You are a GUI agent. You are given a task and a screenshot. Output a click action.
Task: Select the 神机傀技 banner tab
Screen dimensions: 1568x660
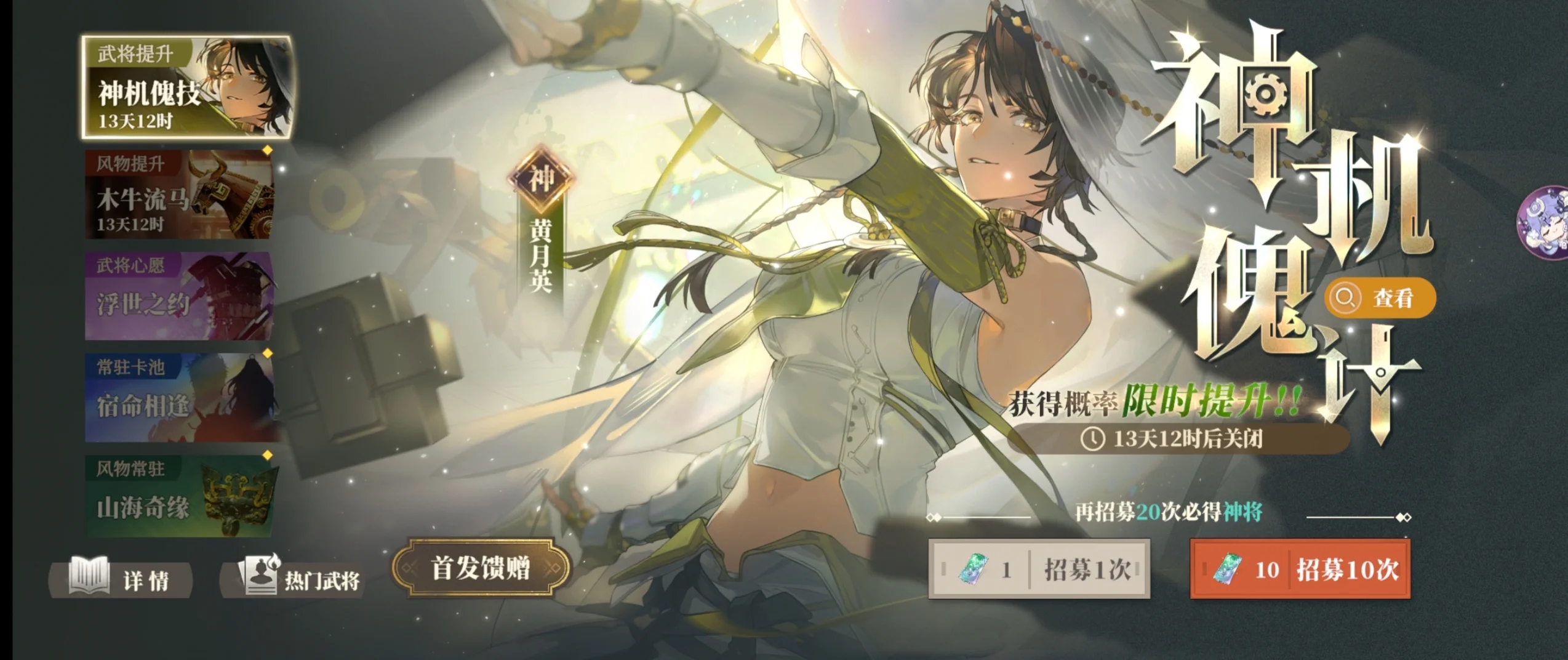click(186, 87)
